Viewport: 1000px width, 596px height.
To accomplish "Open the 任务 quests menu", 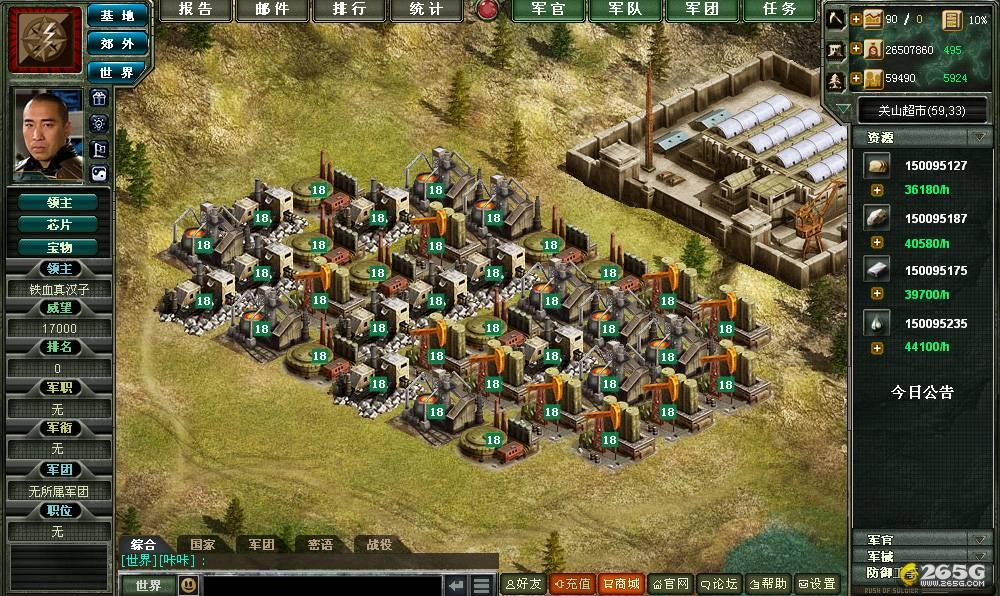I will [779, 10].
